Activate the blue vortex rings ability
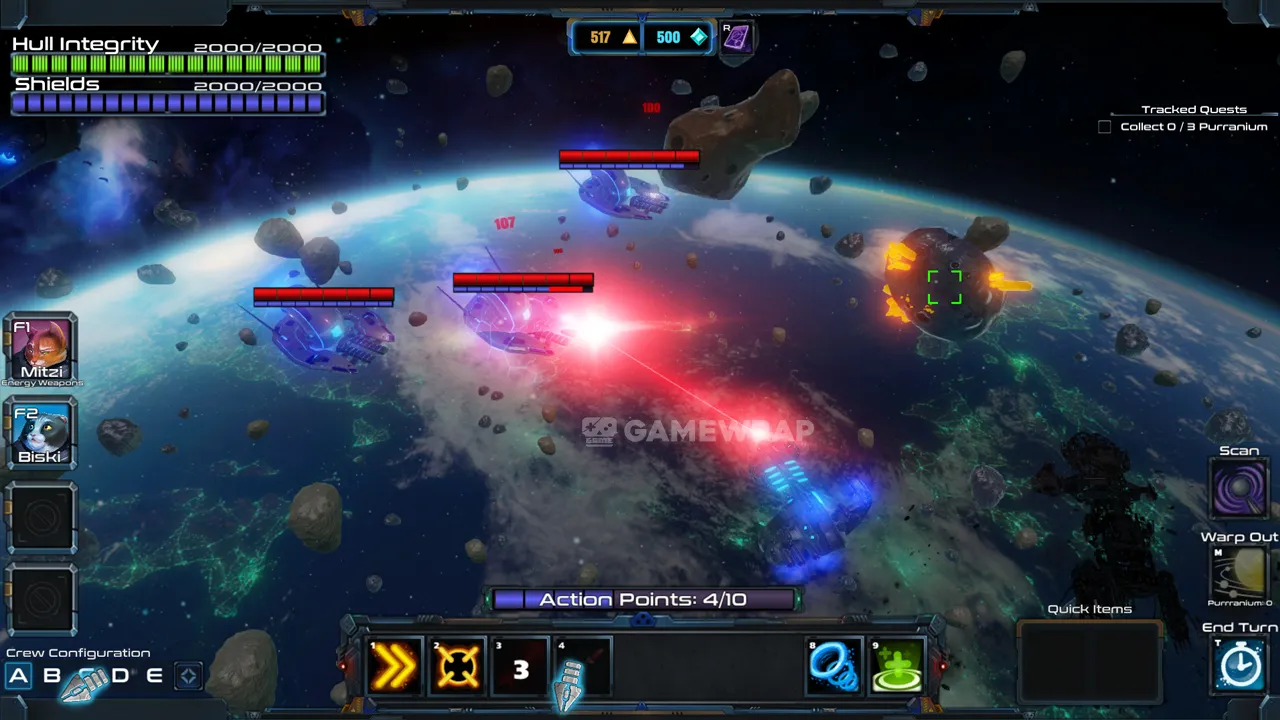 835,666
